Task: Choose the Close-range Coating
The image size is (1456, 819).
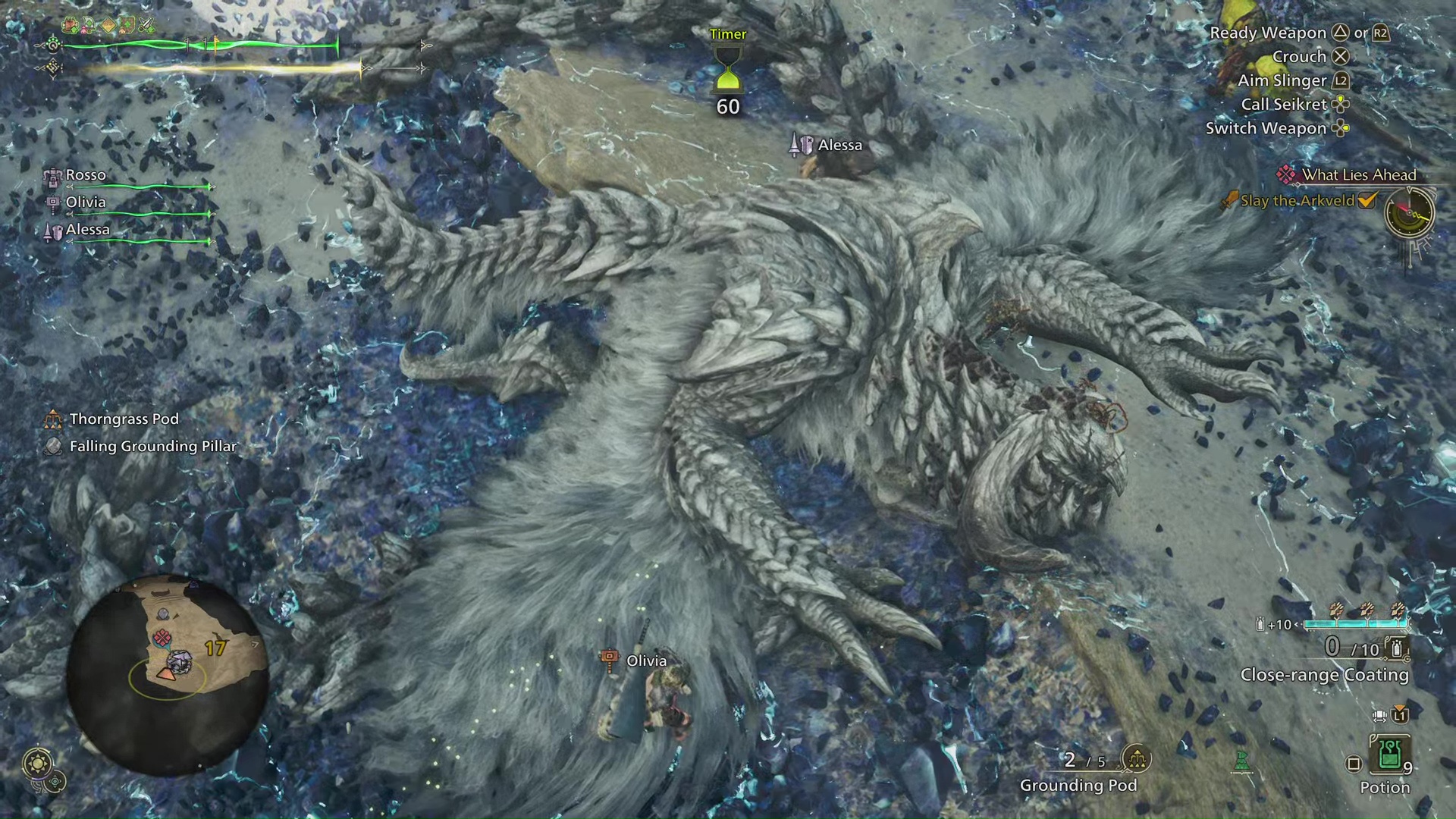Action: [1324, 674]
